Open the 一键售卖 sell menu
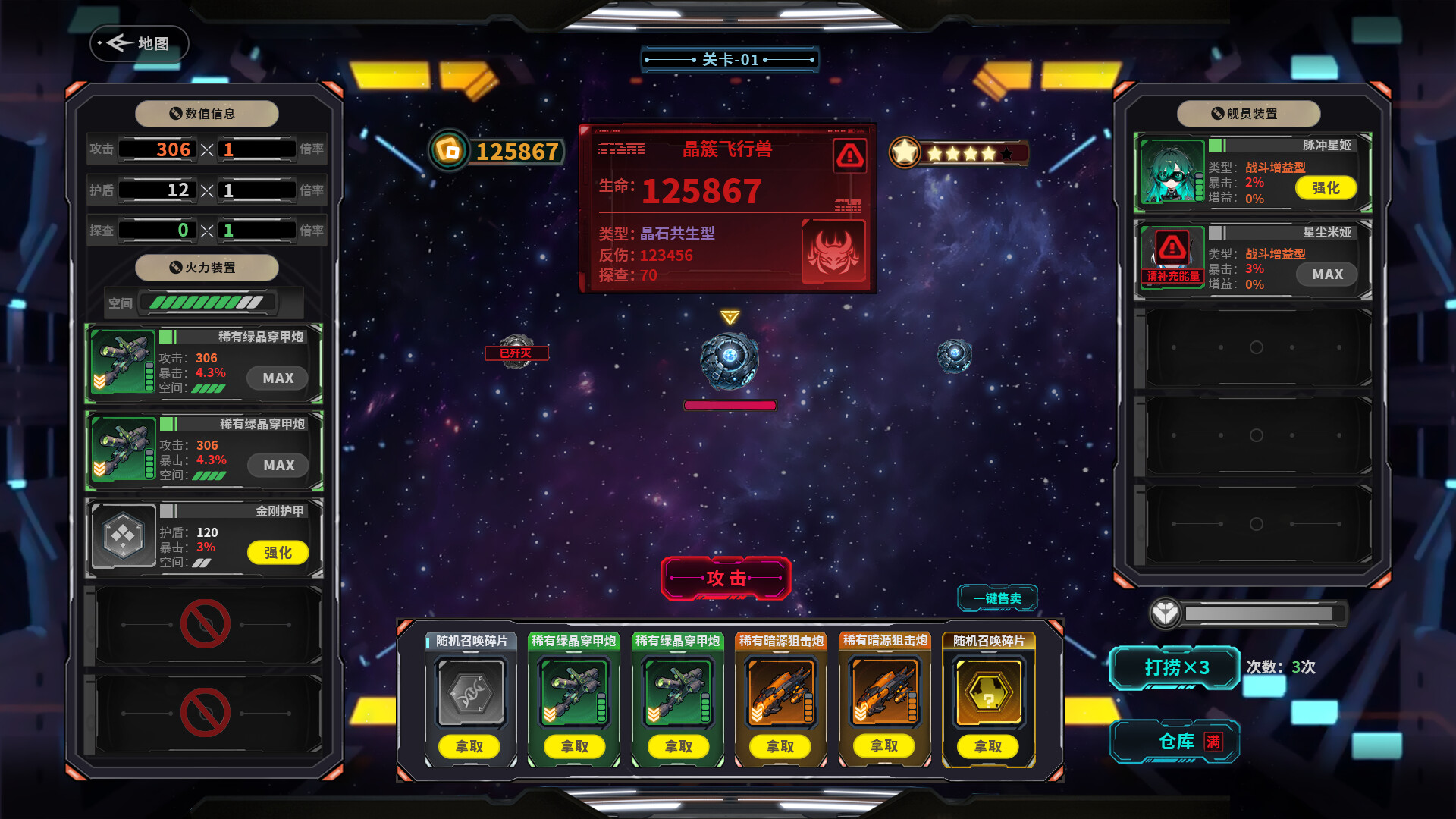Image resolution: width=1456 pixels, height=819 pixels. (999, 598)
